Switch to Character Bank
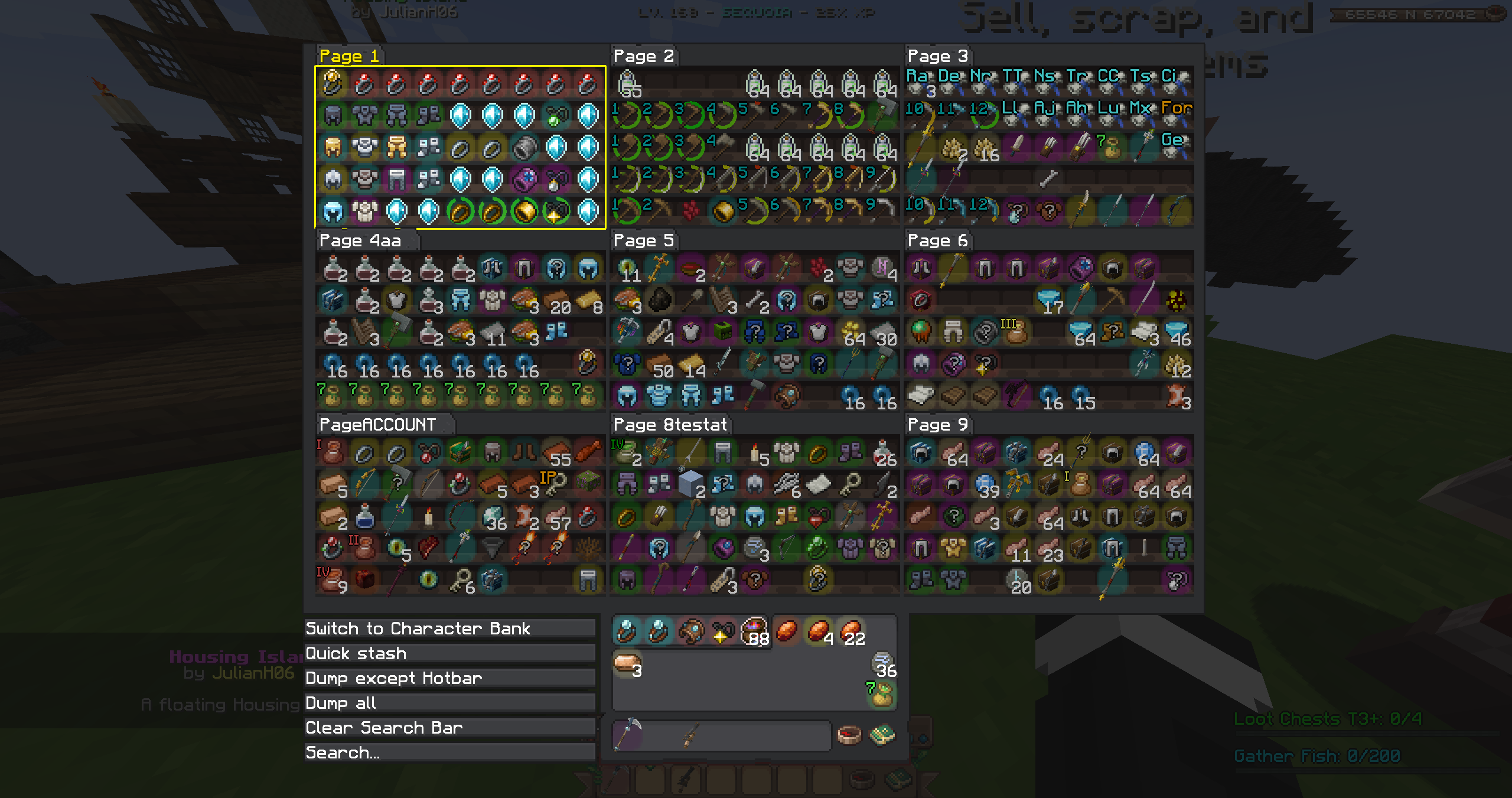Image resolution: width=1512 pixels, height=798 pixels. coord(449,628)
